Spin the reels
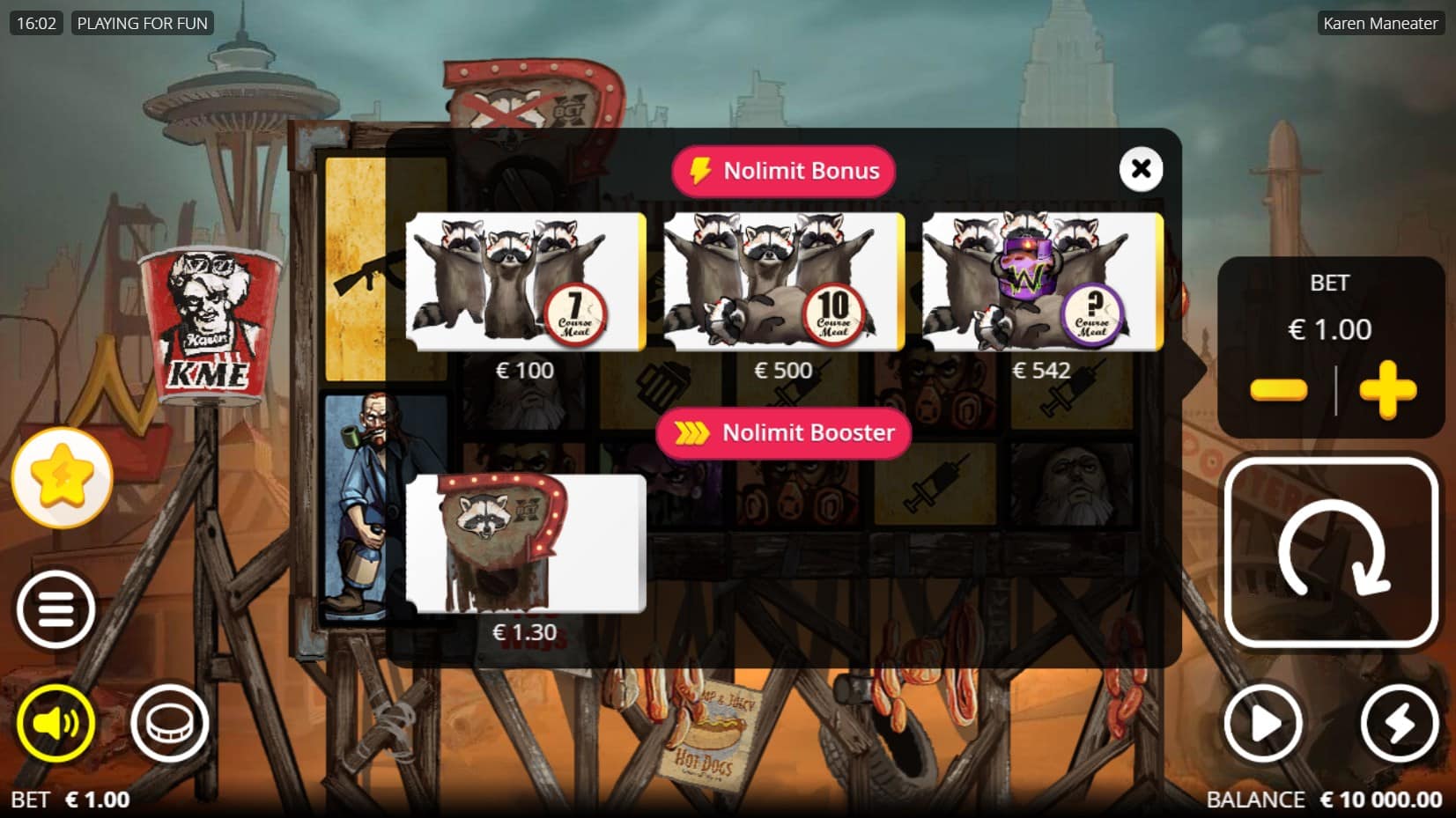This screenshot has width=1456, height=818. [x=1331, y=552]
